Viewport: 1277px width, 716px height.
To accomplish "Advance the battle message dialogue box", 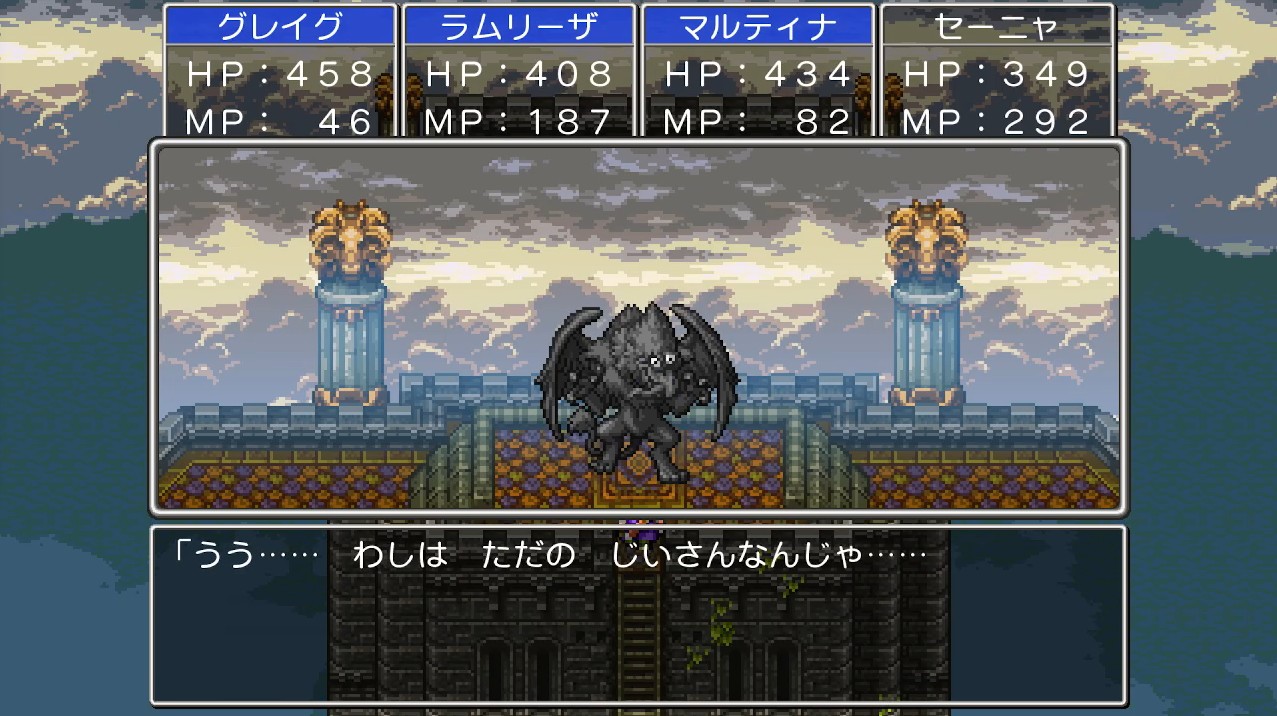I will 638,614.
